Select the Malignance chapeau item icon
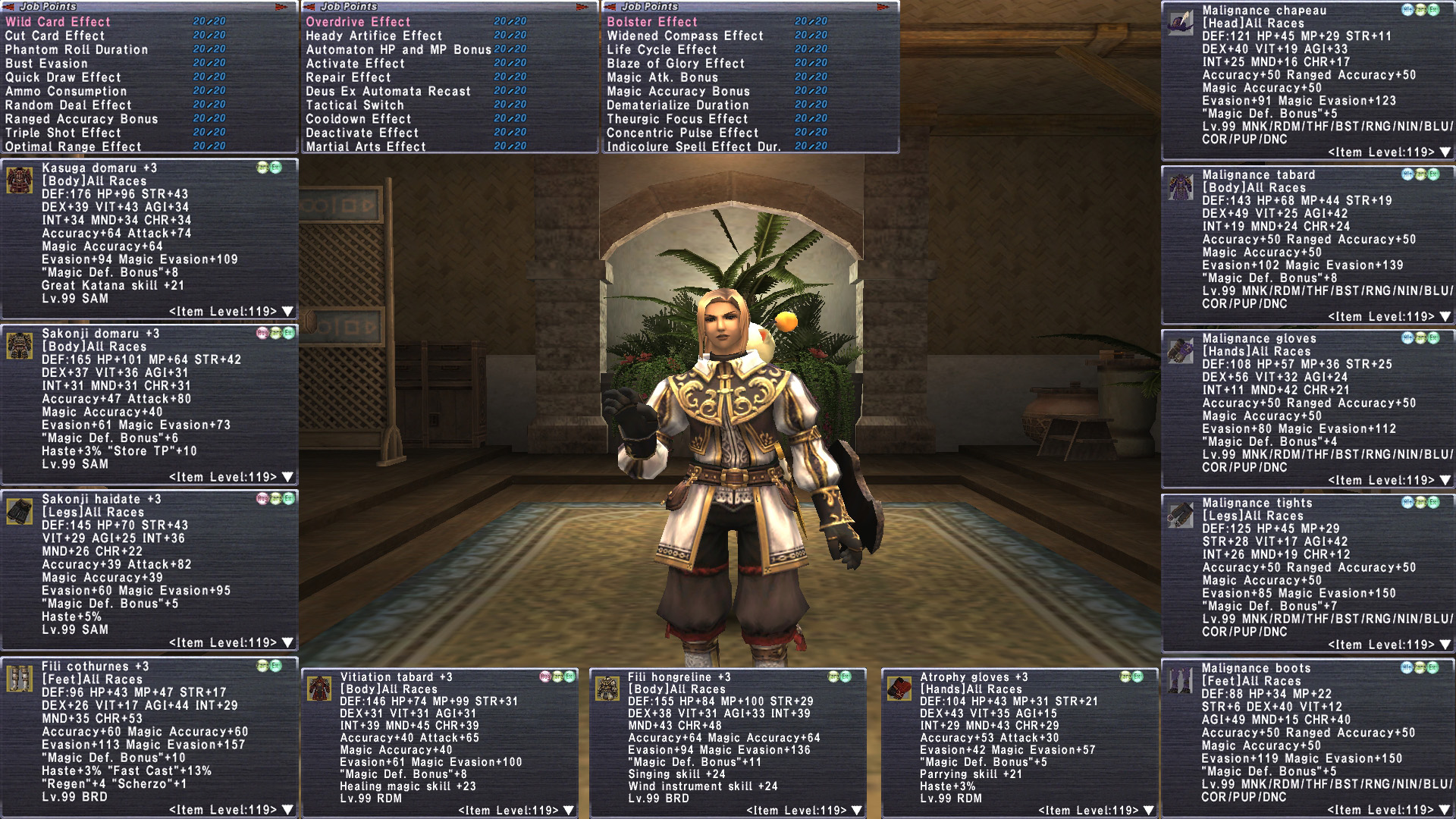The image size is (1456, 819). click(x=1181, y=23)
